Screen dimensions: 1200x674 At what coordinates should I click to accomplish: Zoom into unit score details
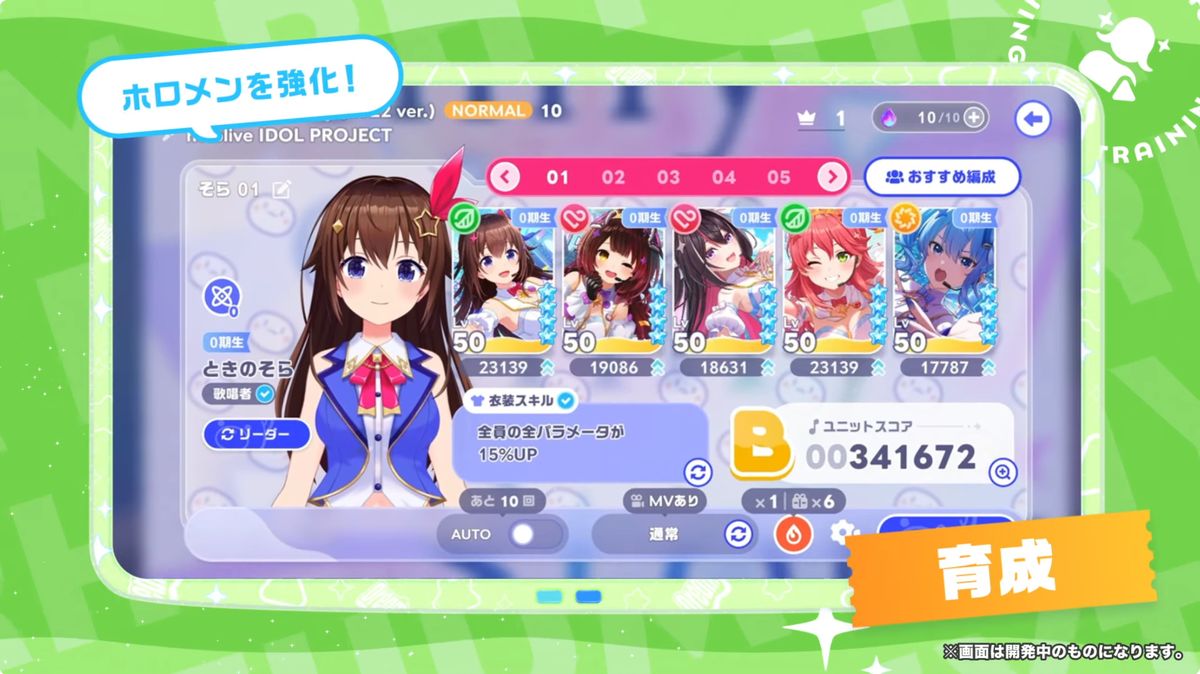(1001, 473)
